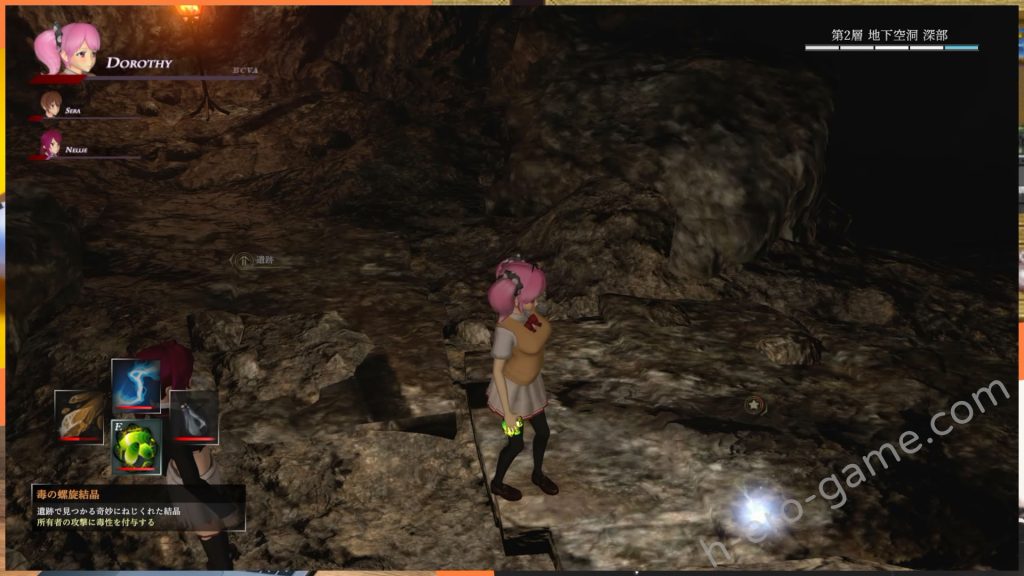Select party member Nellie's portrait
The image size is (1024, 576).
pos(50,143)
